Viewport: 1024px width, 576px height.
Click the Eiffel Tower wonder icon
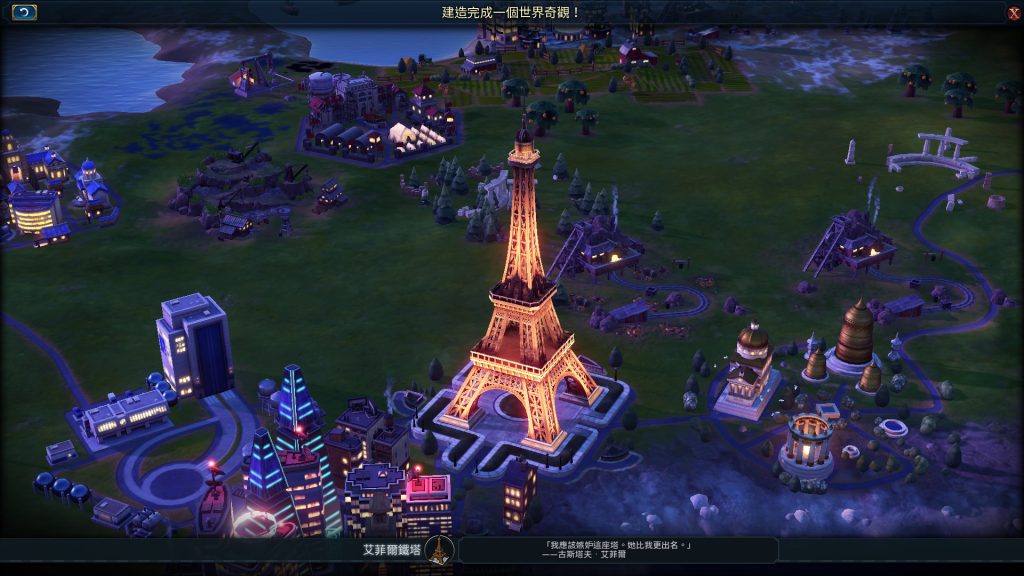(438, 550)
